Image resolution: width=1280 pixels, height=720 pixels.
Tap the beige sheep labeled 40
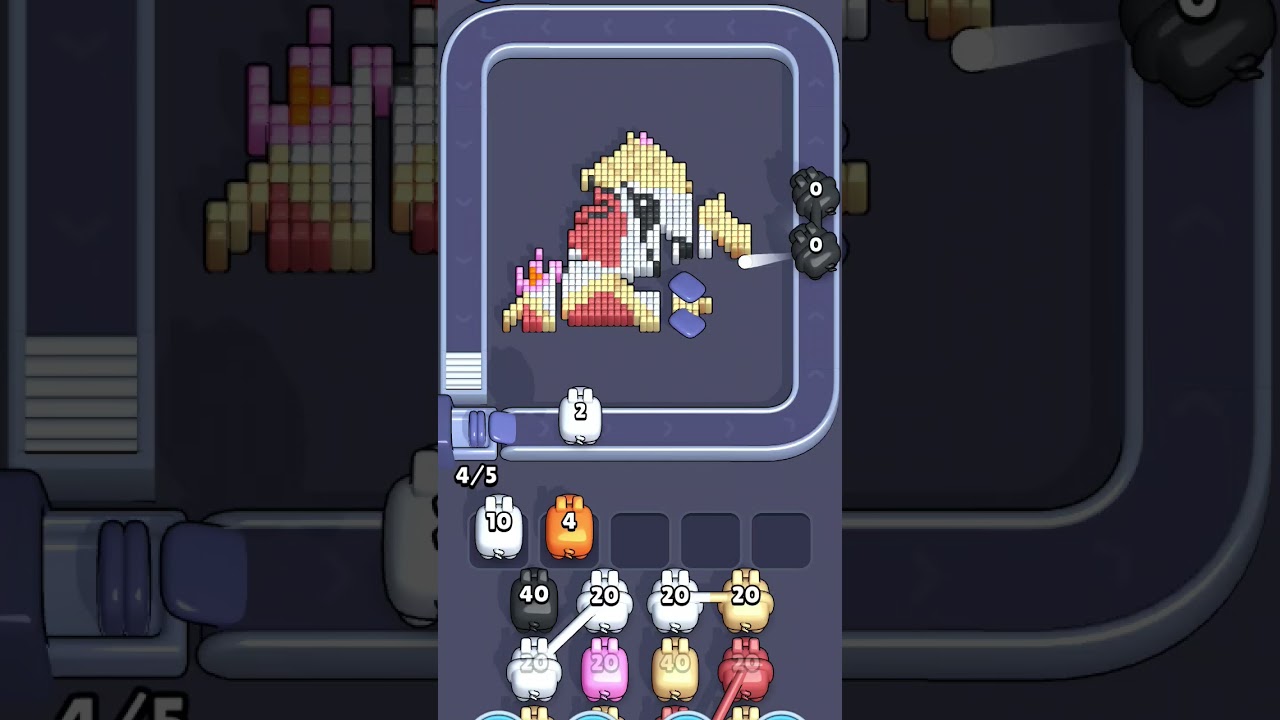pyautogui.click(x=675, y=665)
